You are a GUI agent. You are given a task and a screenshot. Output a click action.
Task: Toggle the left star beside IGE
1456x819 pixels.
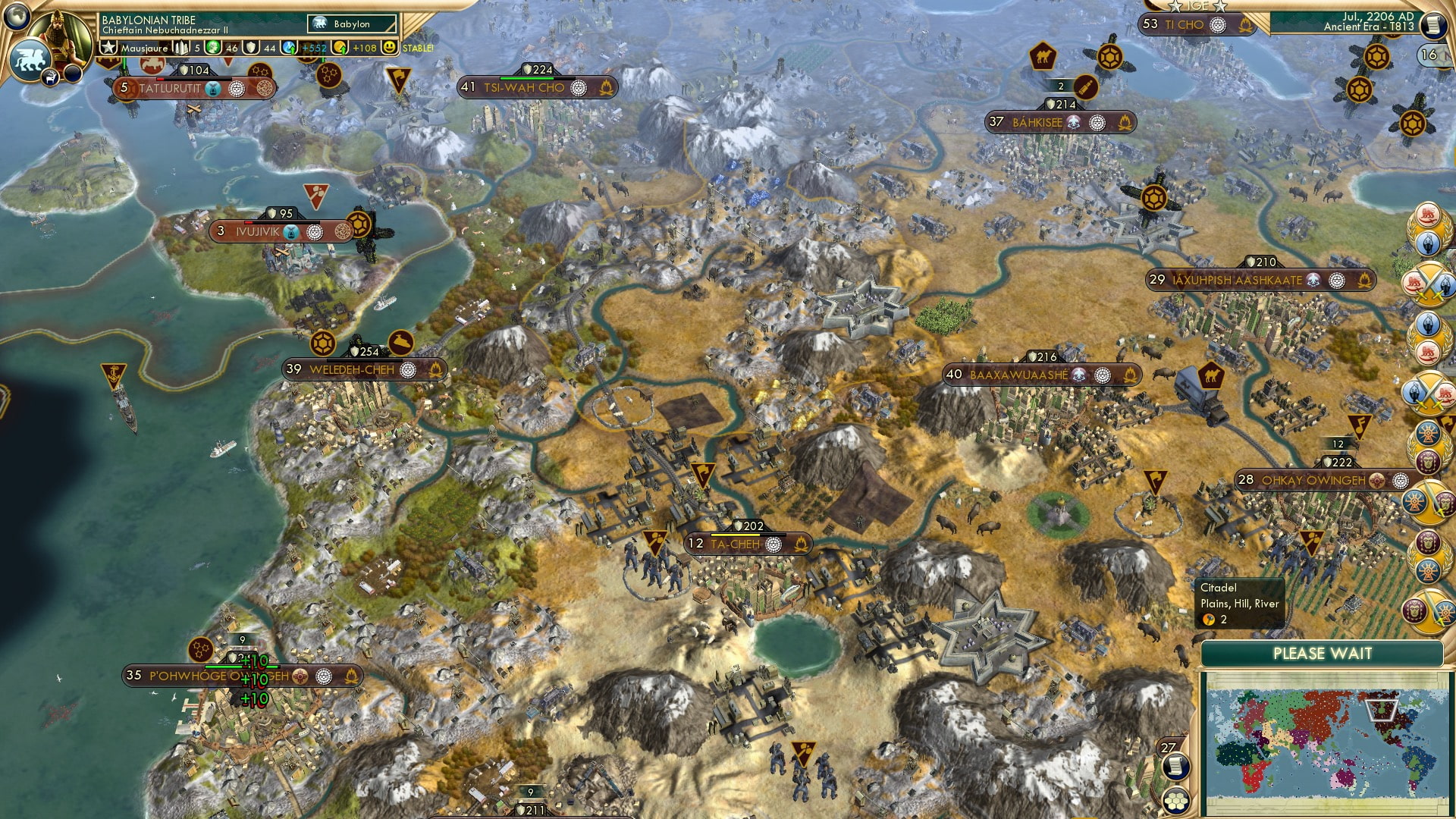[x=1174, y=7]
